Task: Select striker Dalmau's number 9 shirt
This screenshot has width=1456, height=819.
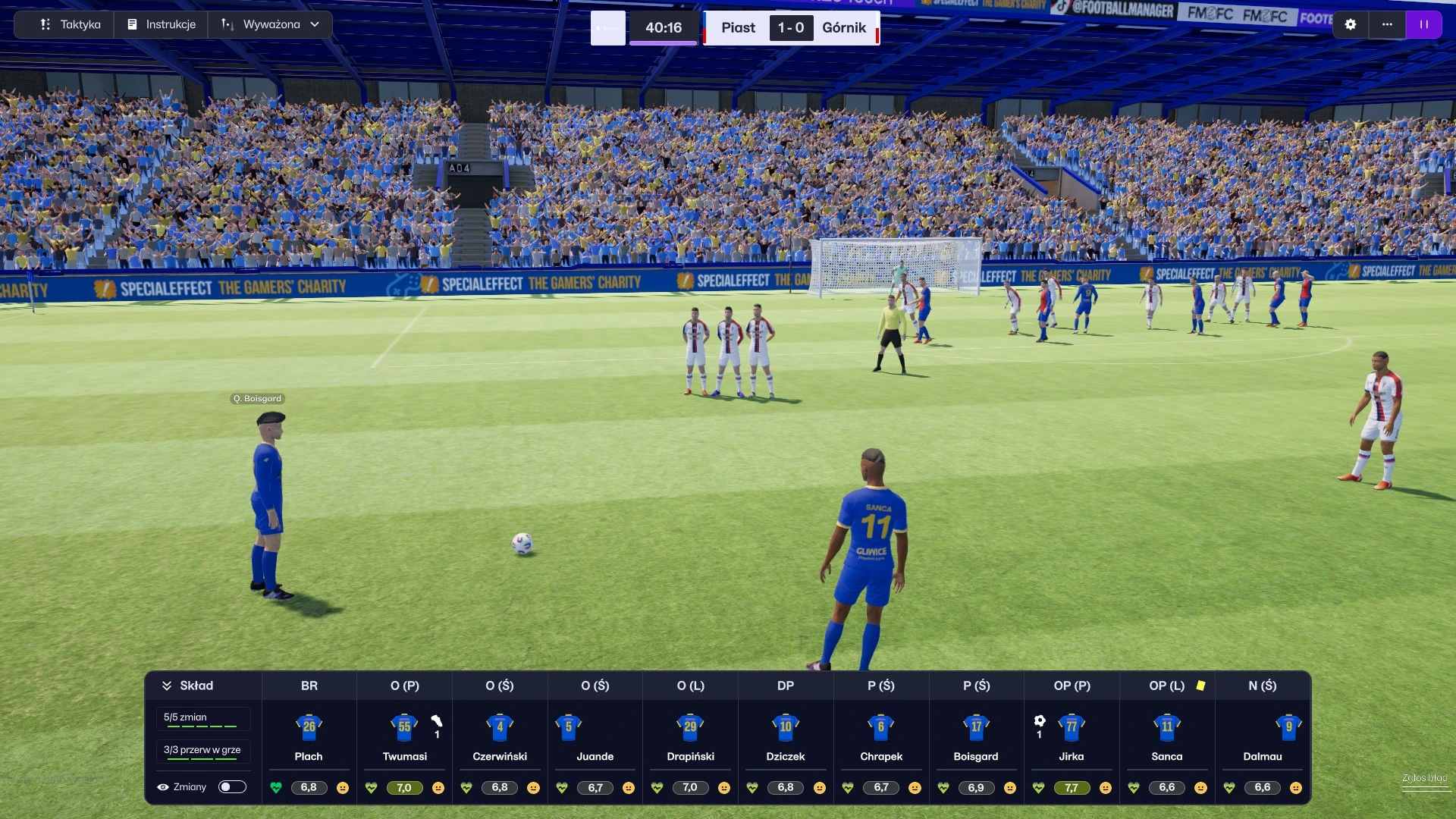Action: pos(1288,726)
